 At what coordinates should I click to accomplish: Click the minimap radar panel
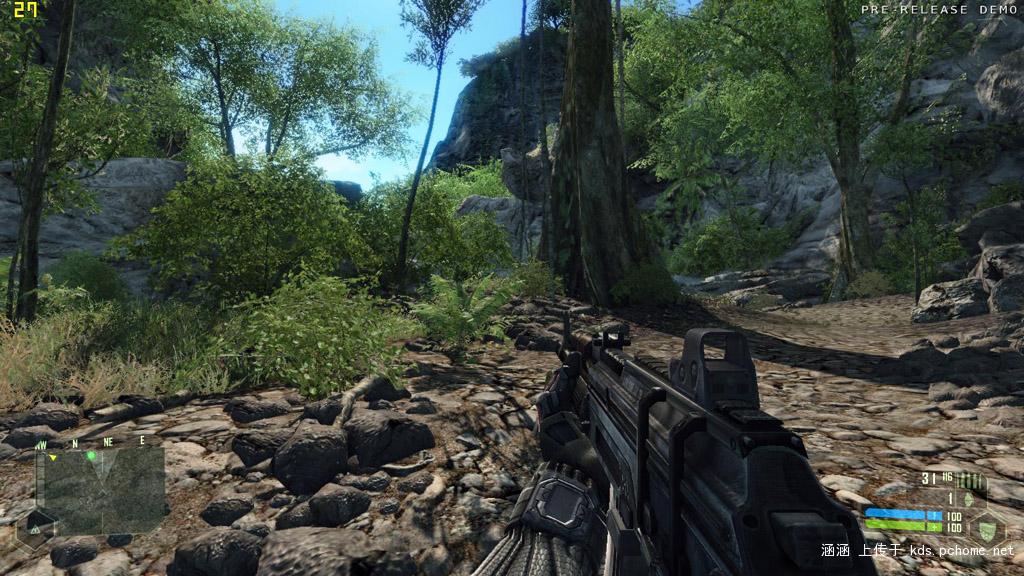pos(100,488)
